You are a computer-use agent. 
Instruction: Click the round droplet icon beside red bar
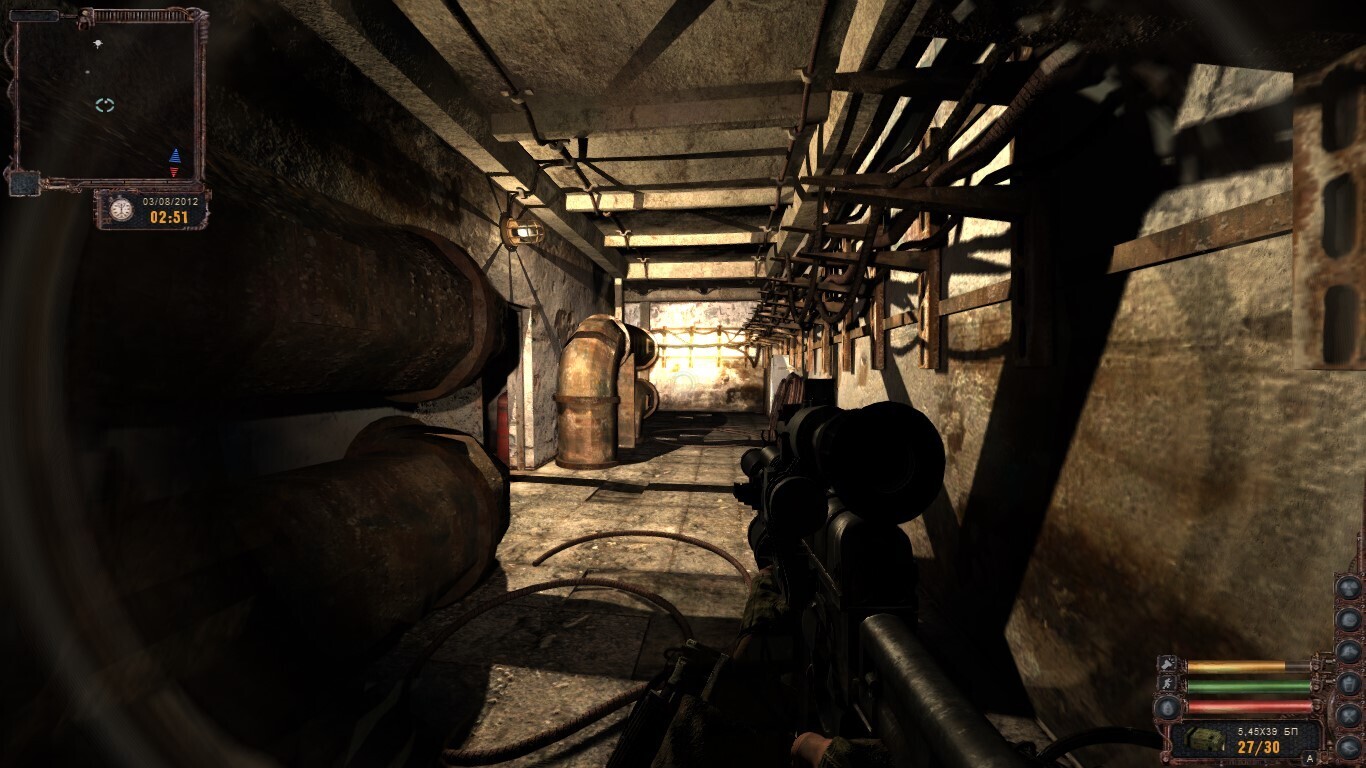pos(1167,707)
